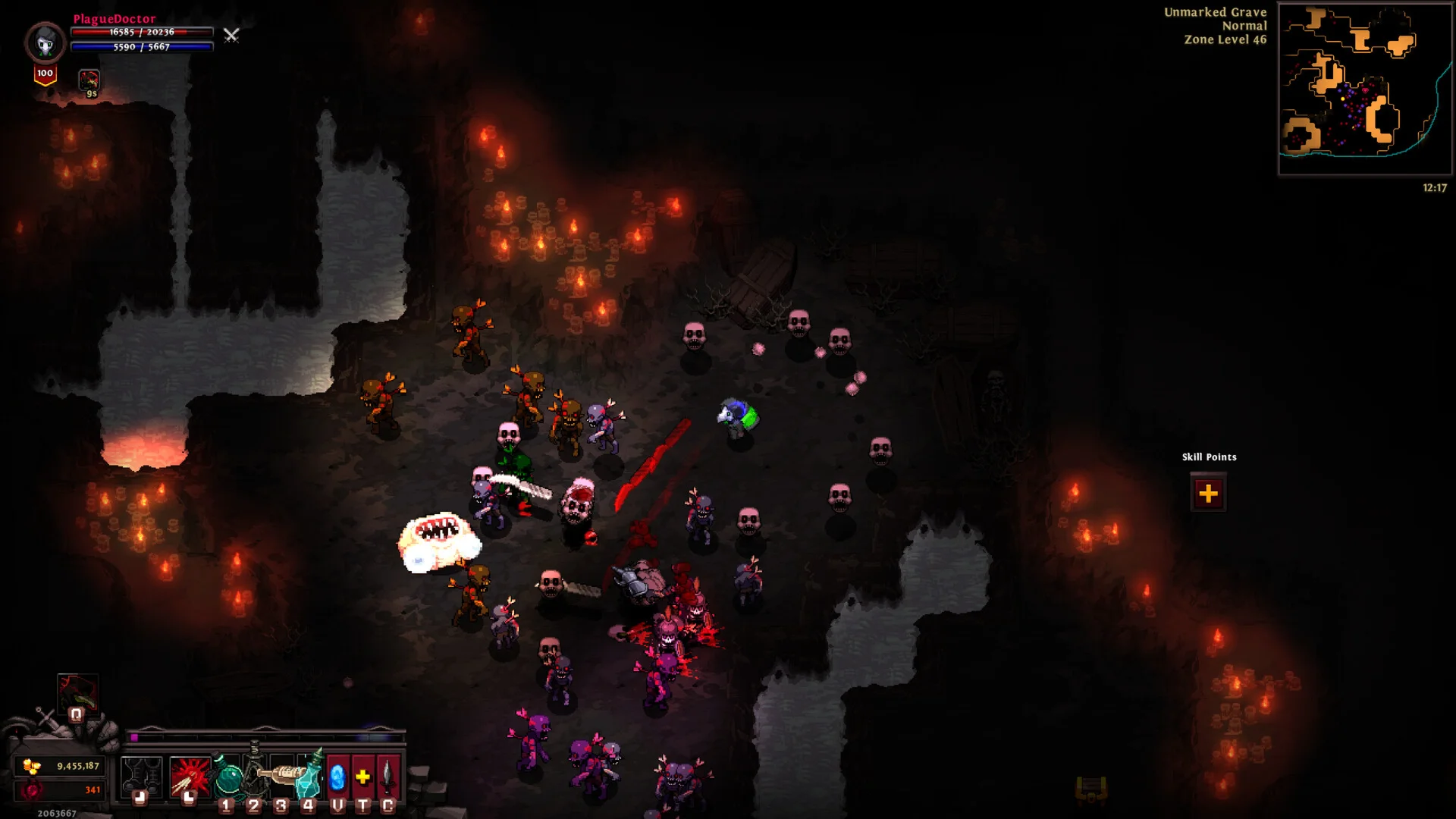Click the red gem currency counter
This screenshot has height=819, width=1456.
pyautogui.click(x=62, y=790)
